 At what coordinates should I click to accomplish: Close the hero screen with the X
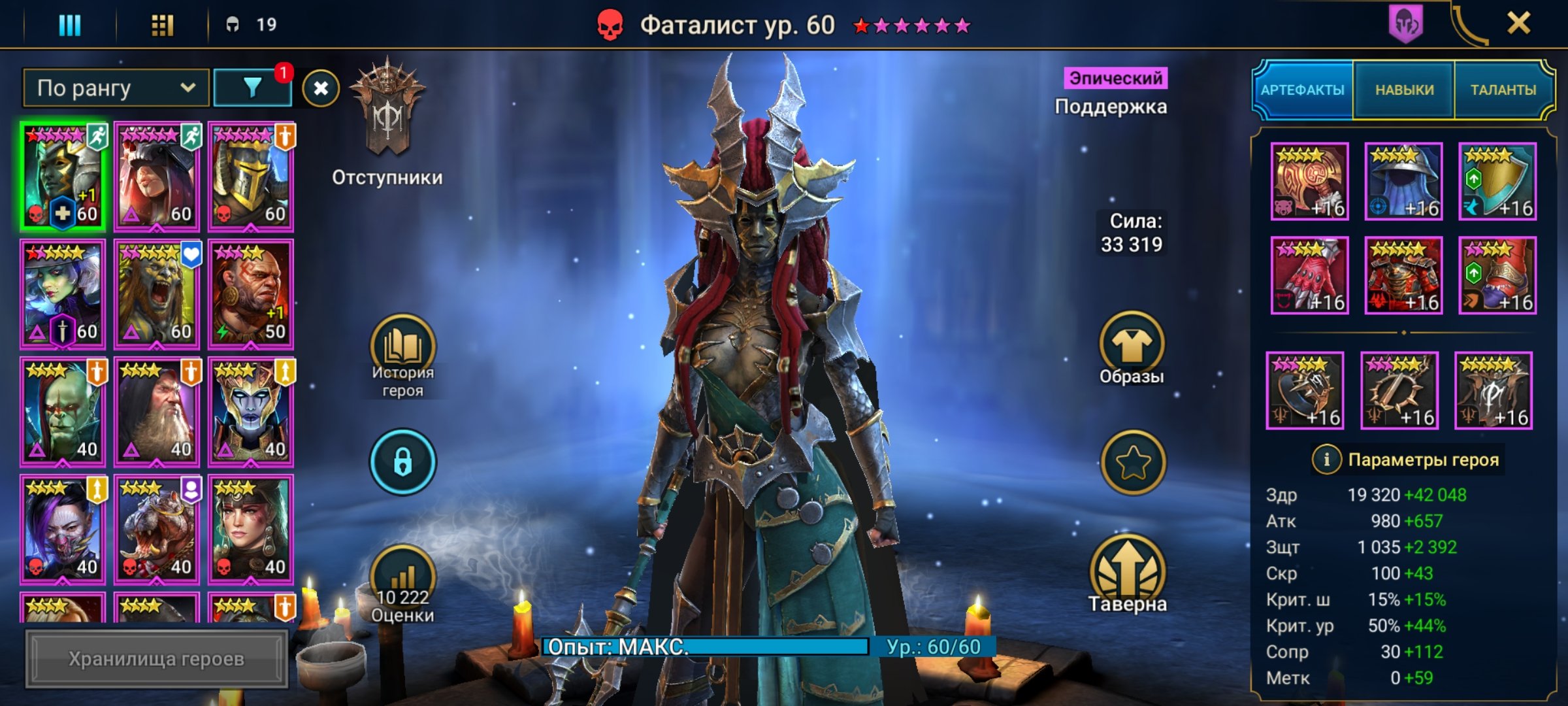point(1518,24)
